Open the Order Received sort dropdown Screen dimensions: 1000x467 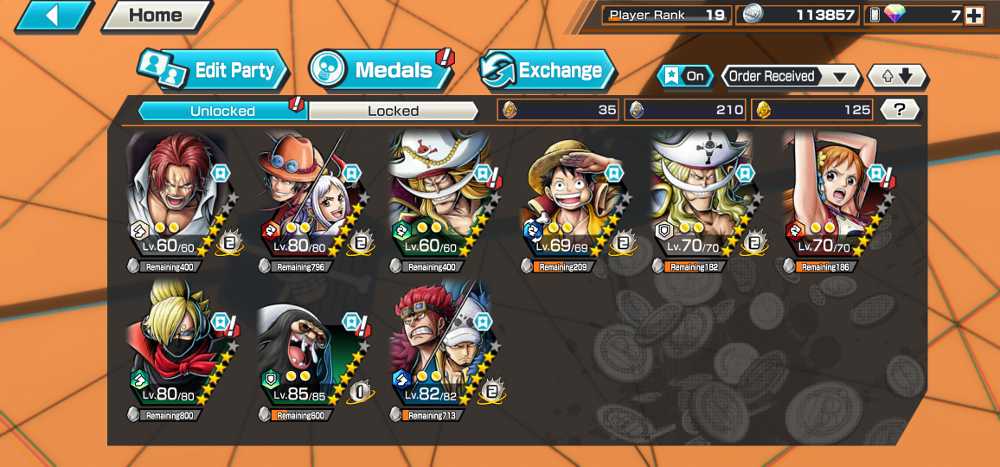pyautogui.click(x=788, y=76)
